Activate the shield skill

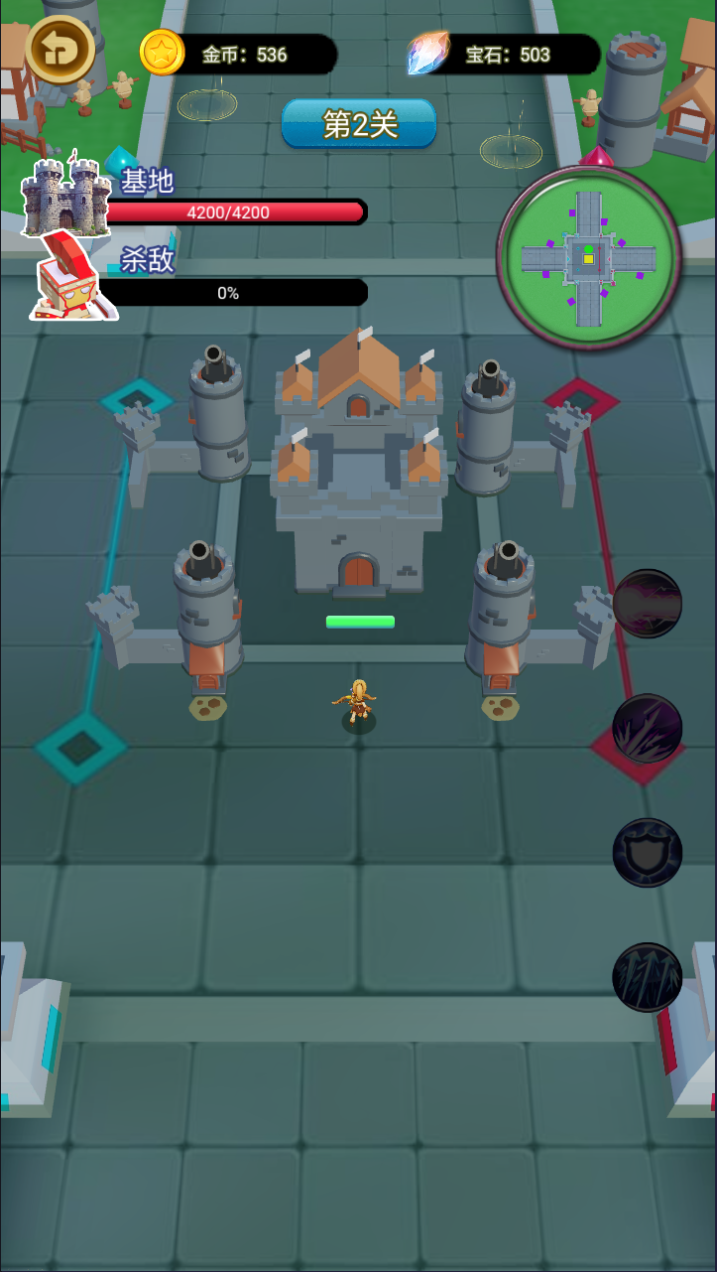(x=647, y=852)
